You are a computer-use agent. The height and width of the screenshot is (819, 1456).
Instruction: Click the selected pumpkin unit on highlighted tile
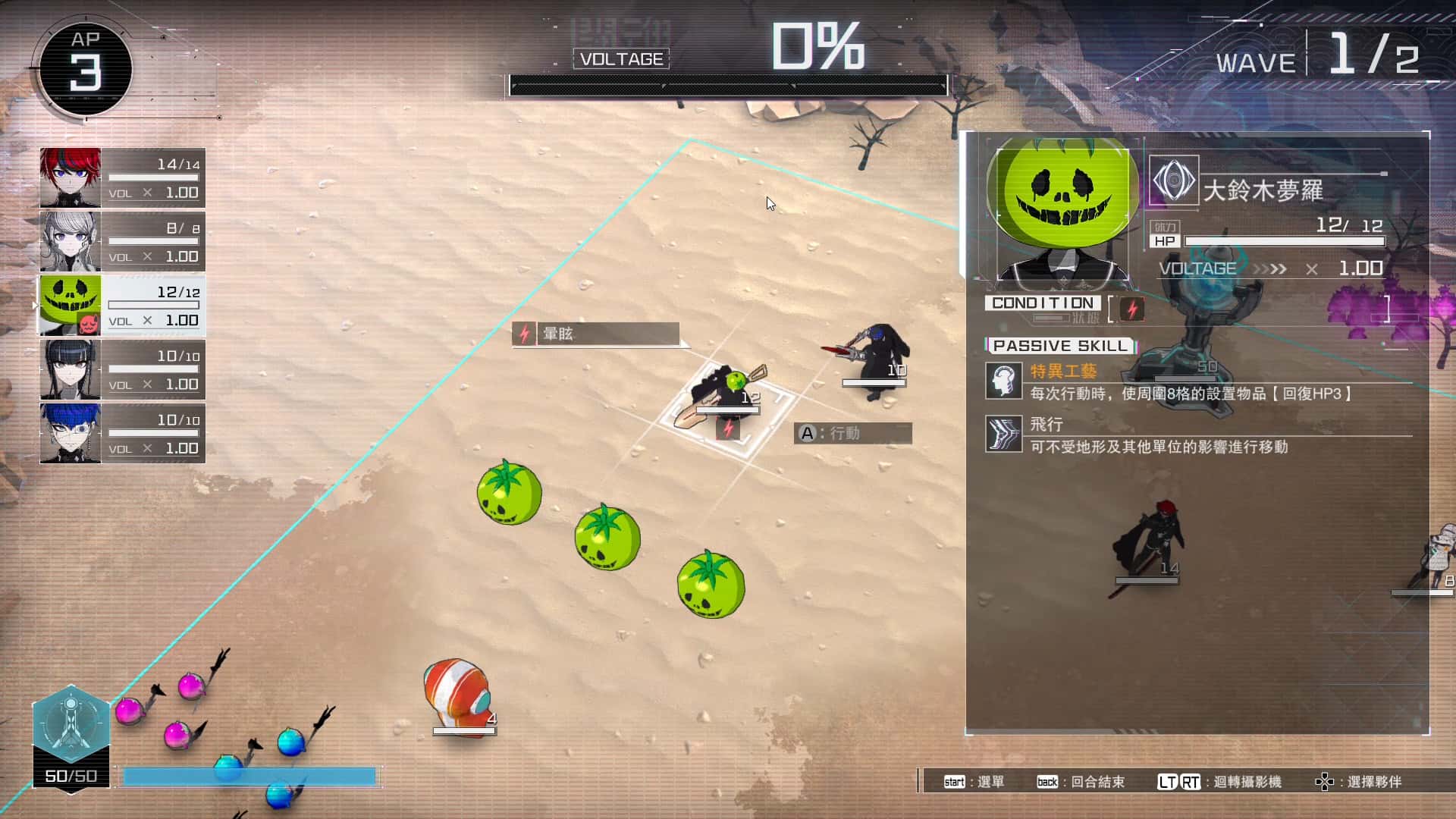(728, 394)
